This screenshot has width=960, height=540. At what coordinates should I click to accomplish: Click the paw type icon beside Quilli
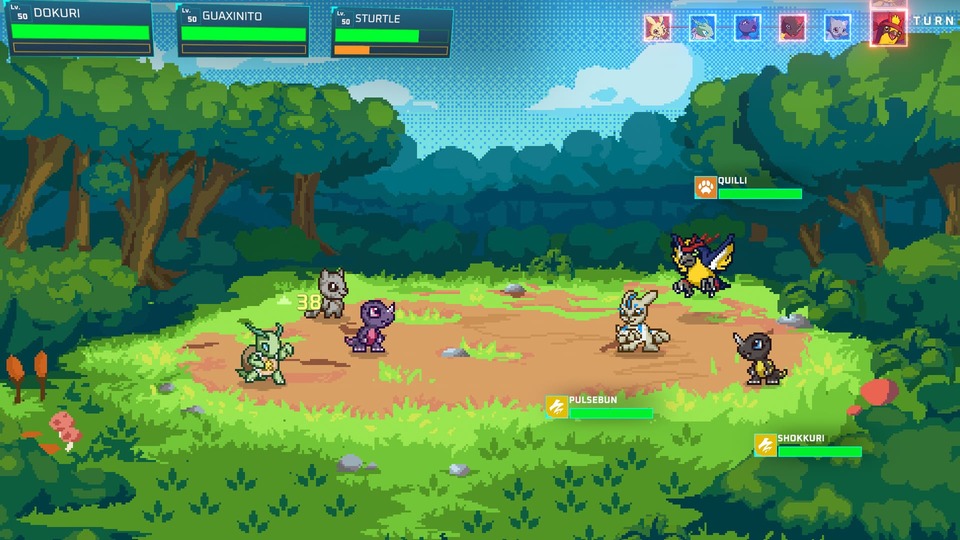(706, 187)
